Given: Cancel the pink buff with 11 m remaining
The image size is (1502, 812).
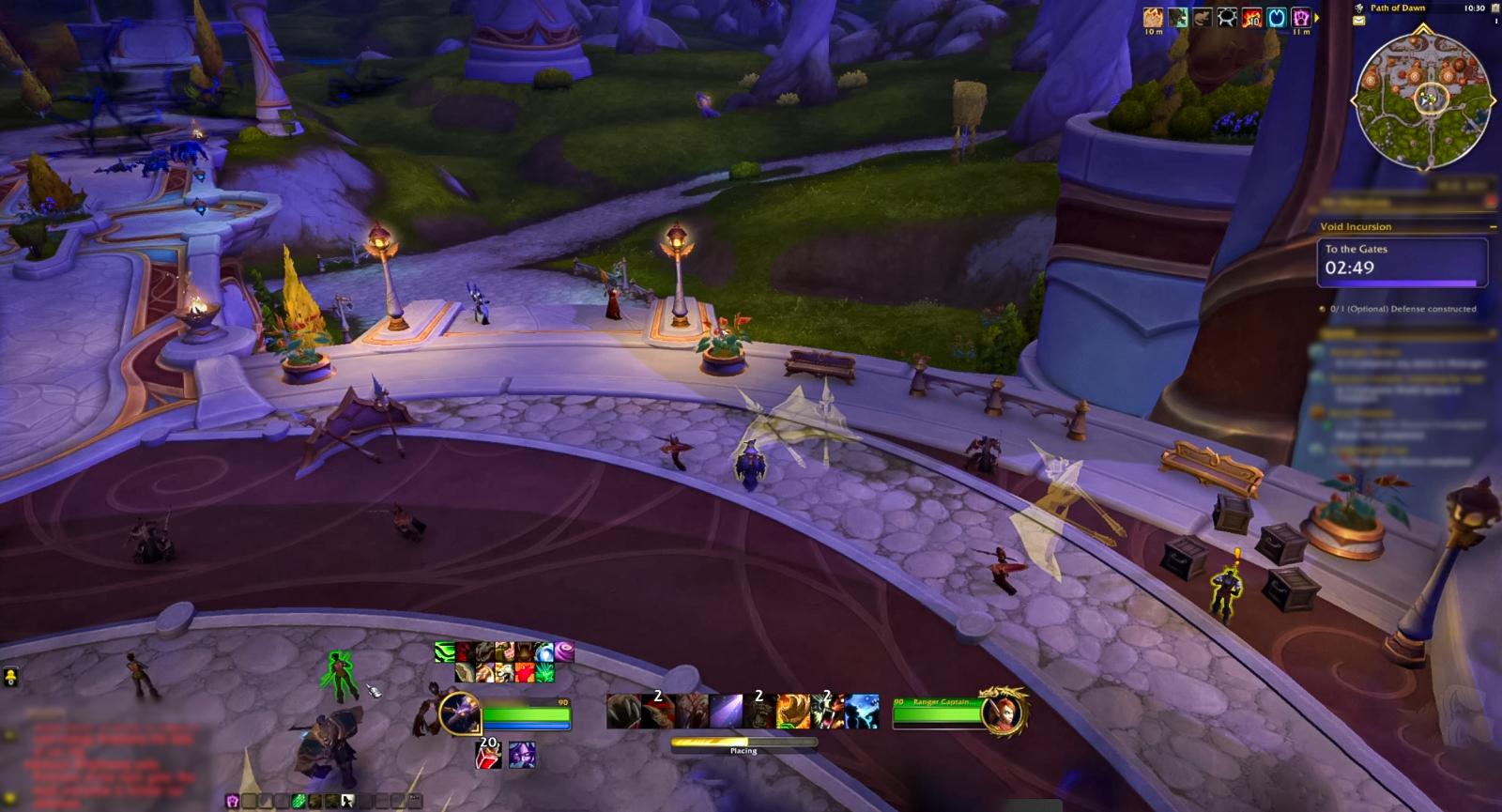Looking at the screenshot, I should 1303,19.
